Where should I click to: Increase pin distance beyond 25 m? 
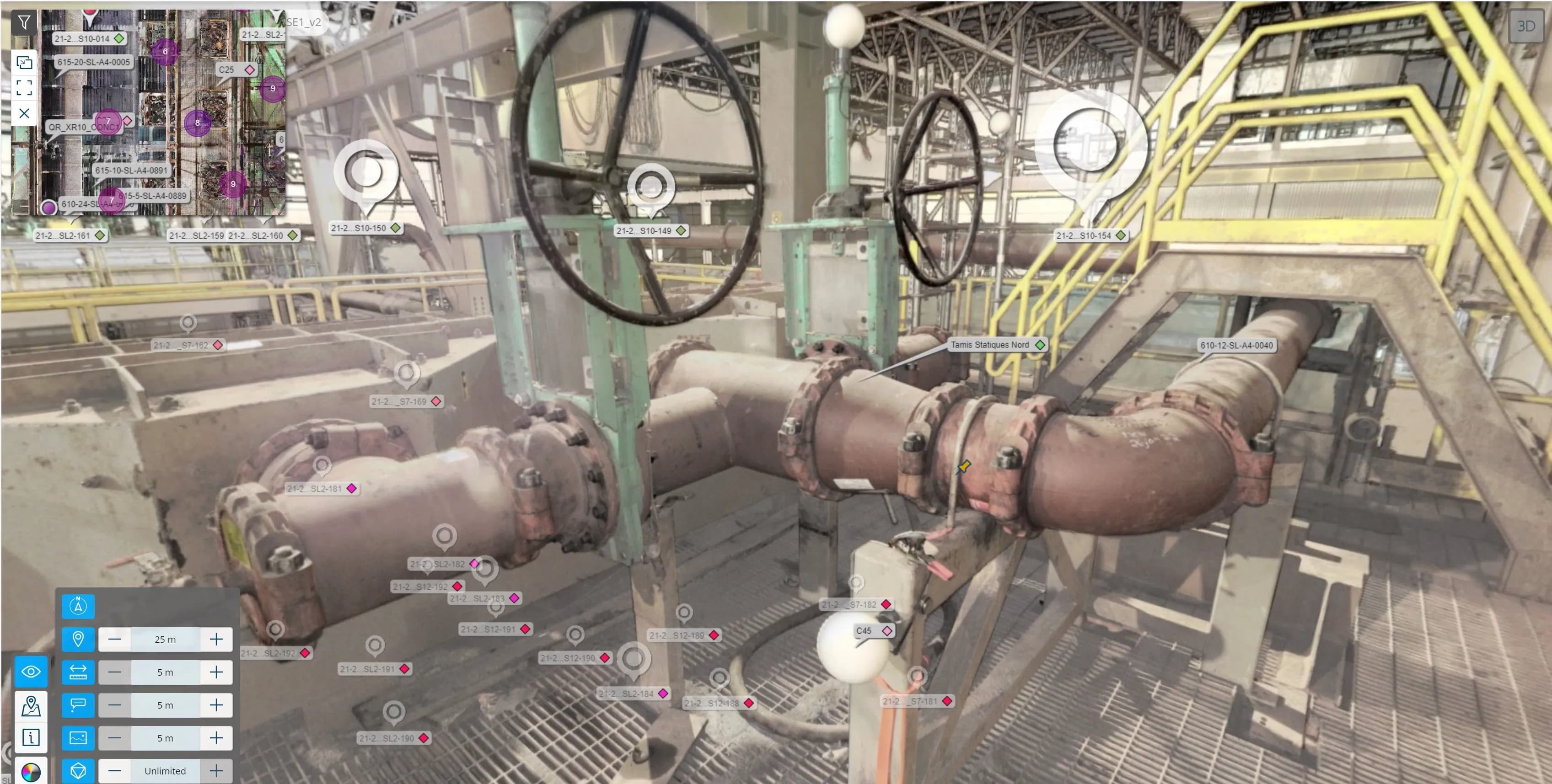click(216, 640)
